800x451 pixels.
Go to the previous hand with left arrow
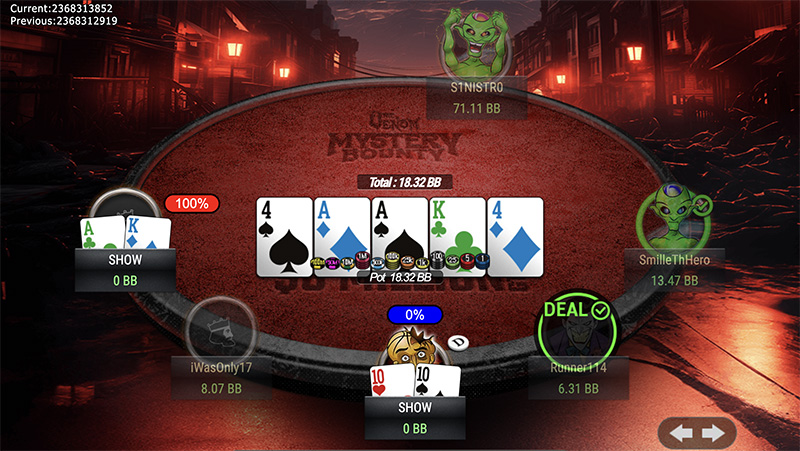[x=683, y=433]
